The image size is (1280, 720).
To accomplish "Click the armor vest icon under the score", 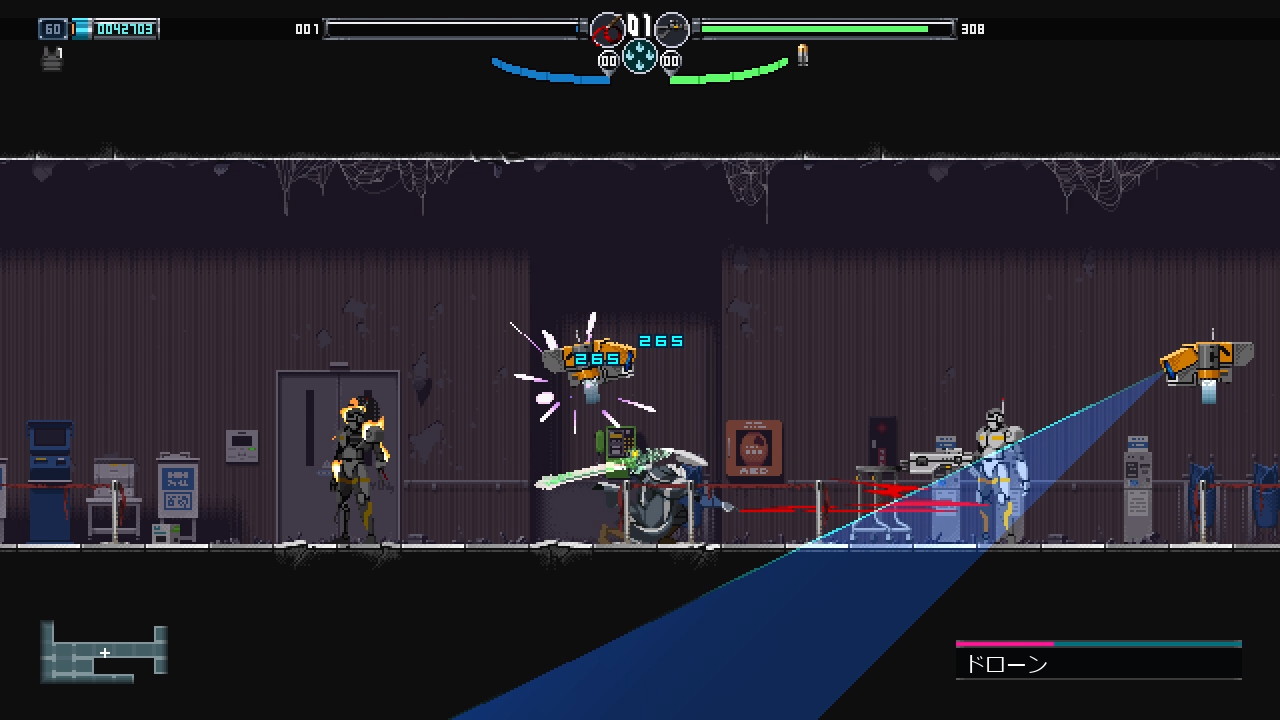I will click(x=52, y=59).
